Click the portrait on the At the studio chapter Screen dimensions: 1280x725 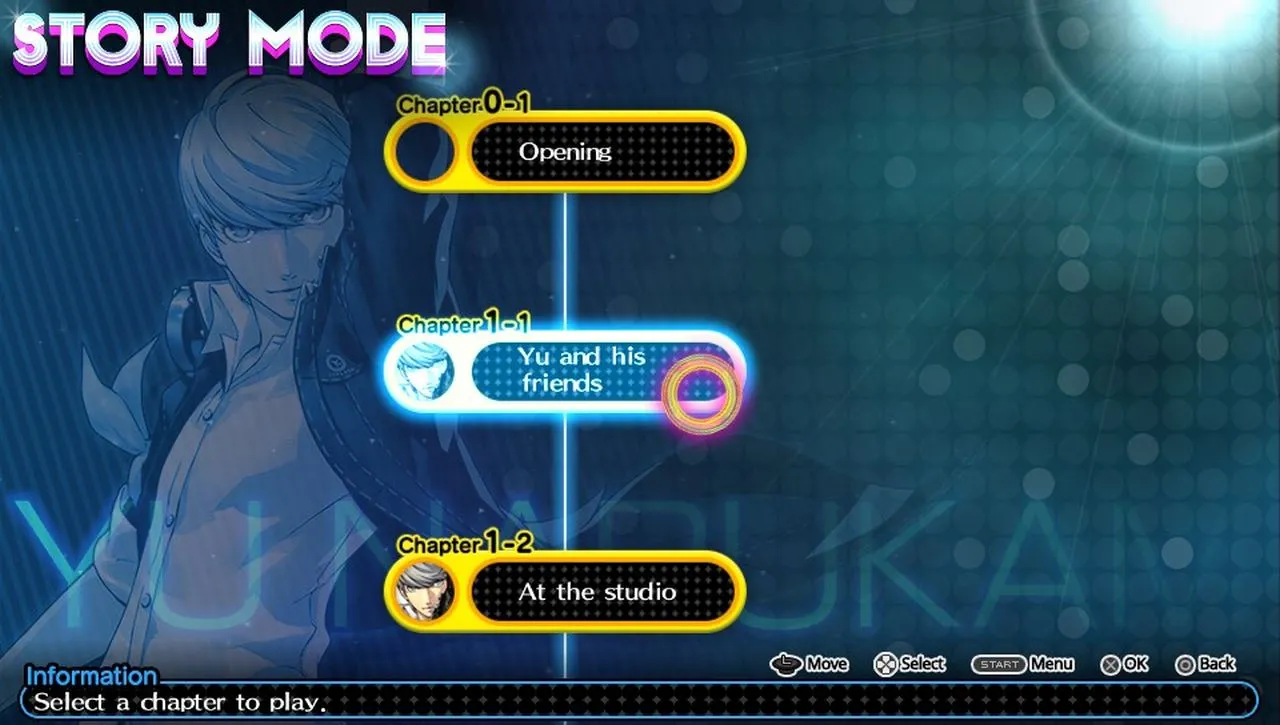tap(425, 592)
